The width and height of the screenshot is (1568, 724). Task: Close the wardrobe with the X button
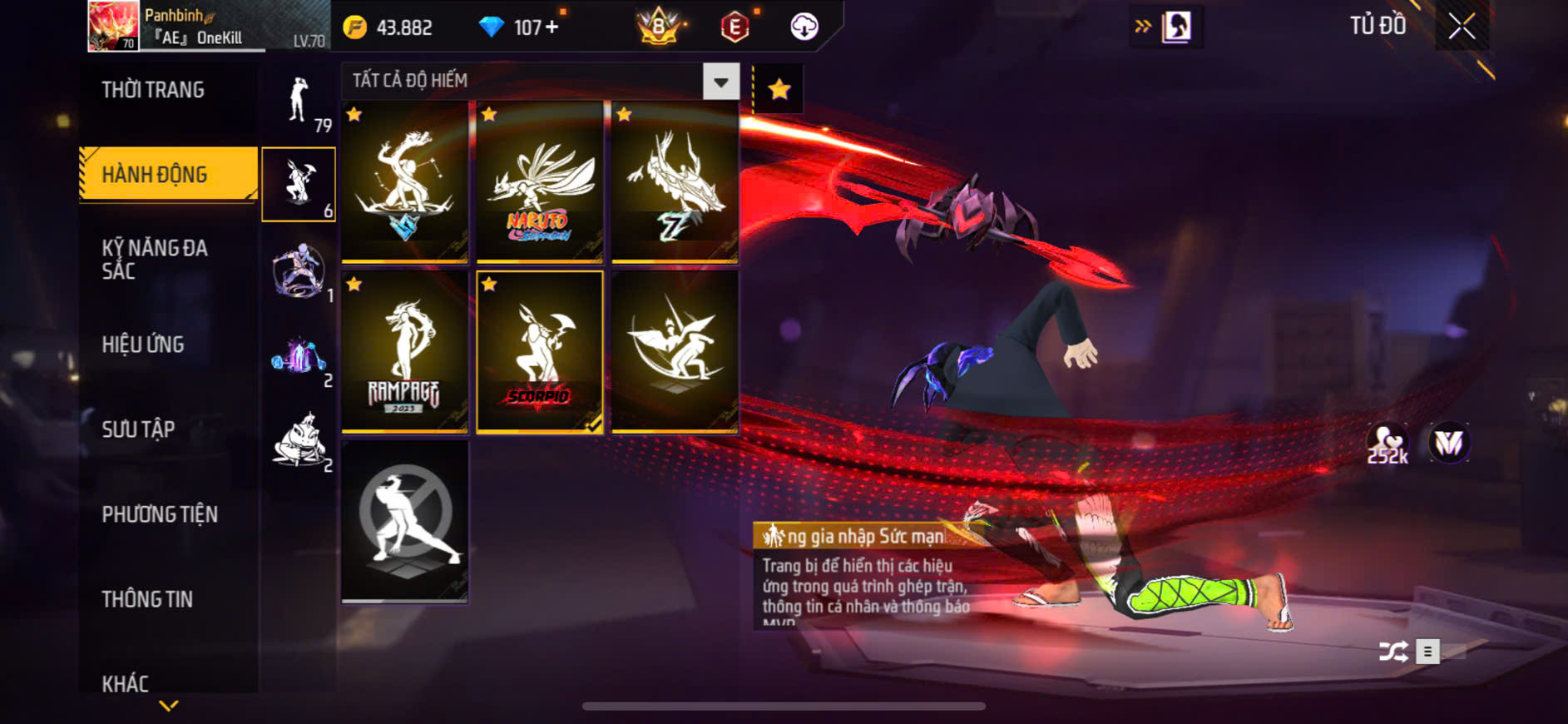1462,27
